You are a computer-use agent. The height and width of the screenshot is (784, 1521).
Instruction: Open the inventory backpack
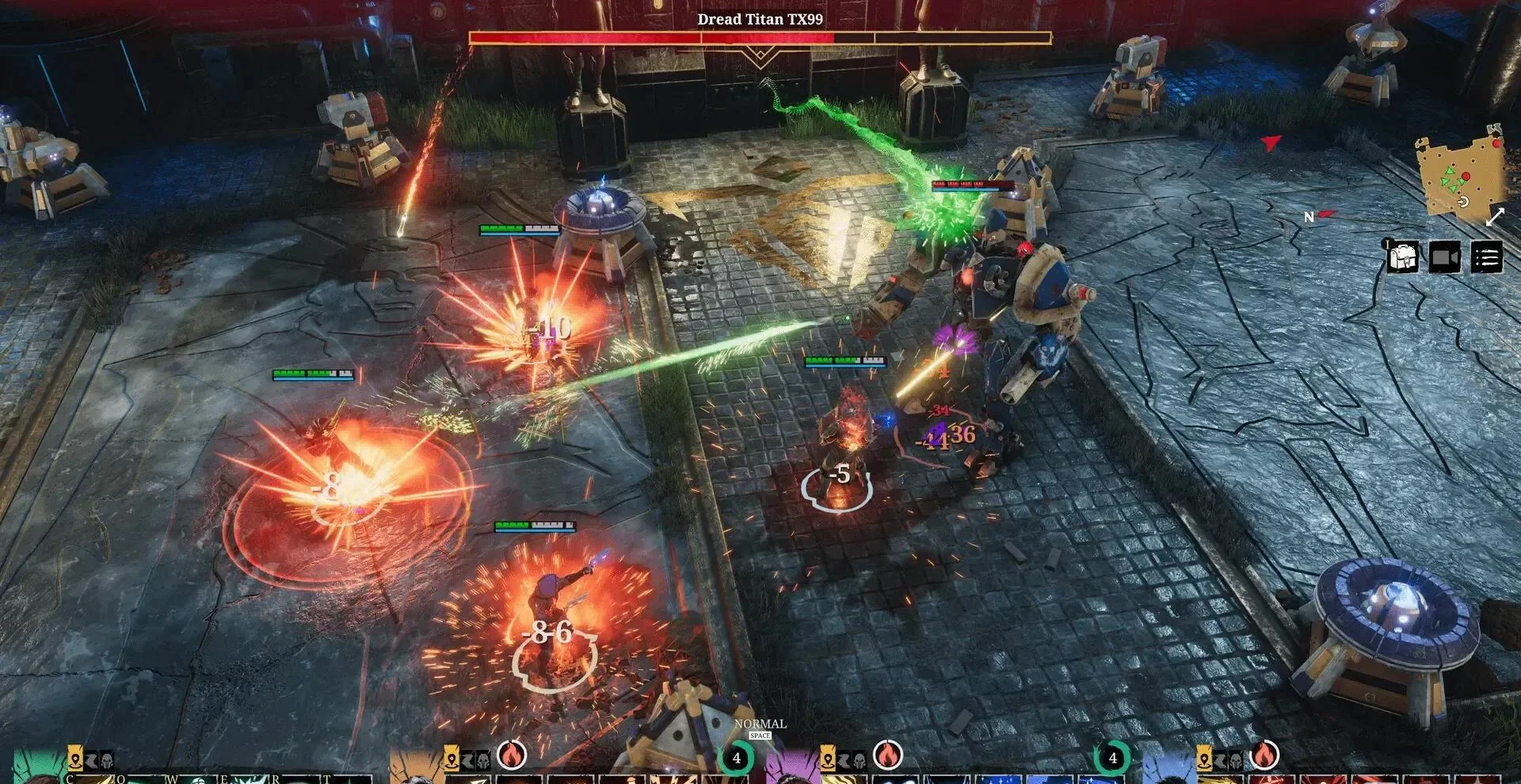click(x=1402, y=258)
